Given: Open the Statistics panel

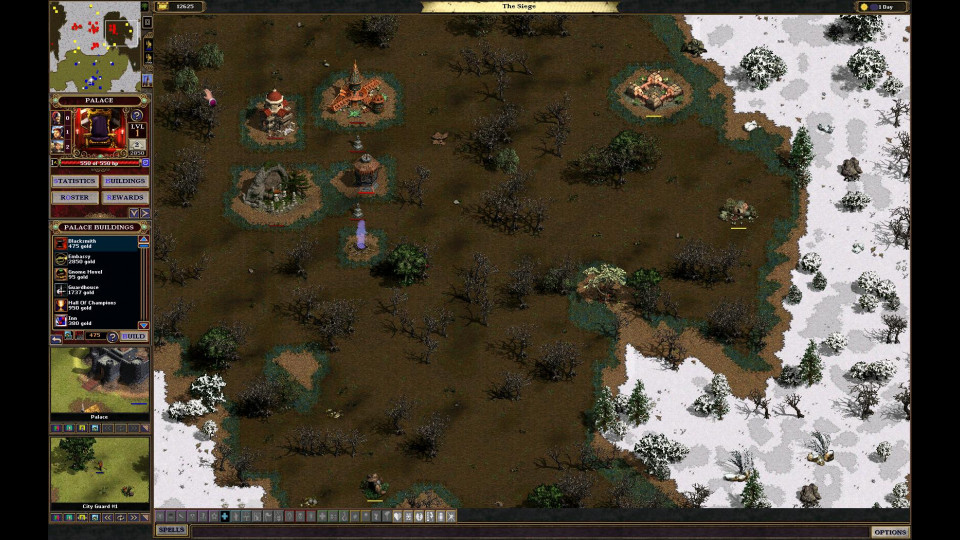Looking at the screenshot, I should 74,181.
